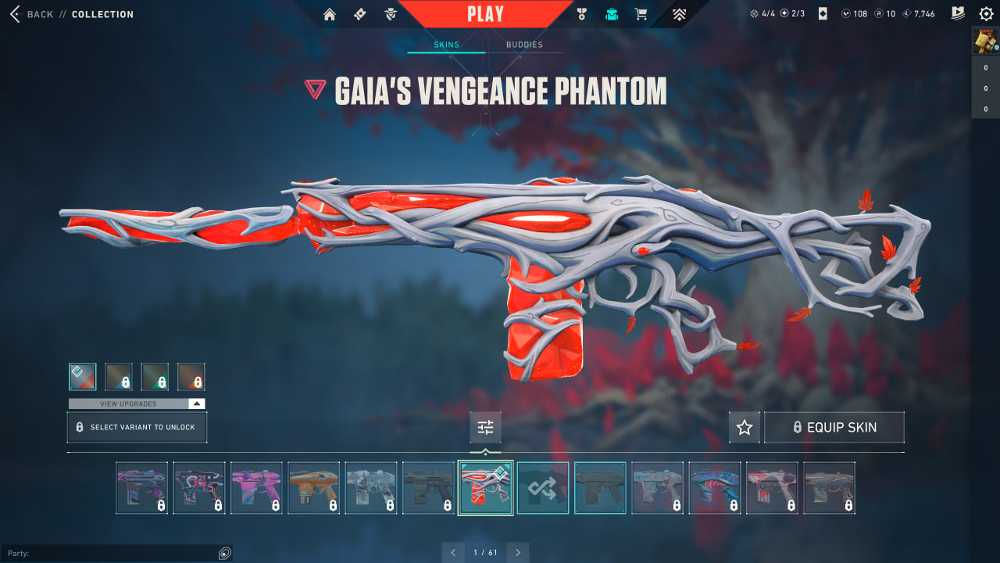The image size is (1000, 563).
Task: Select the random shuffle skin tile
Action: tap(543, 487)
